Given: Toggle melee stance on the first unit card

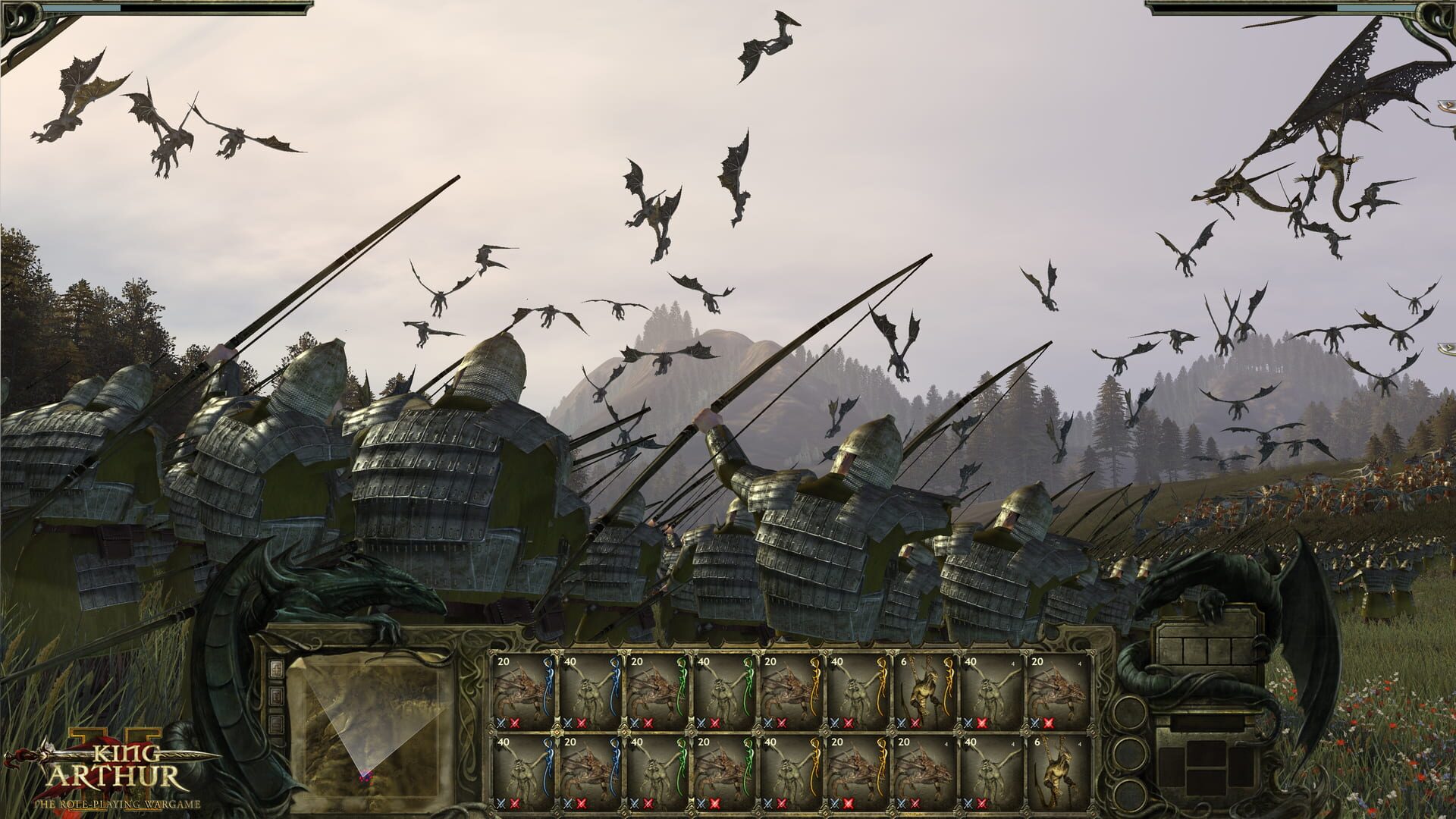Looking at the screenshot, I should [x=500, y=721].
